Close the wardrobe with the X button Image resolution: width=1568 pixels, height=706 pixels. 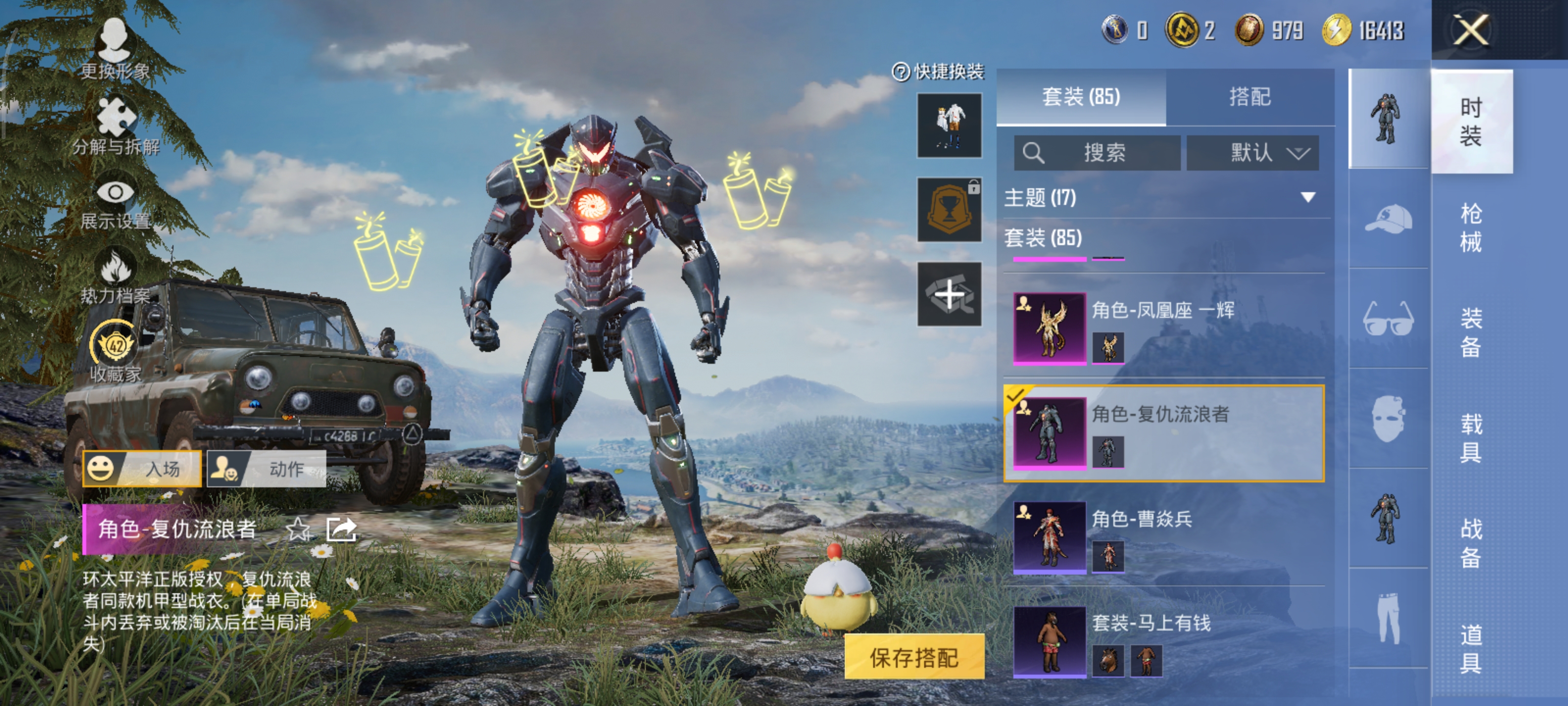pos(1470,30)
